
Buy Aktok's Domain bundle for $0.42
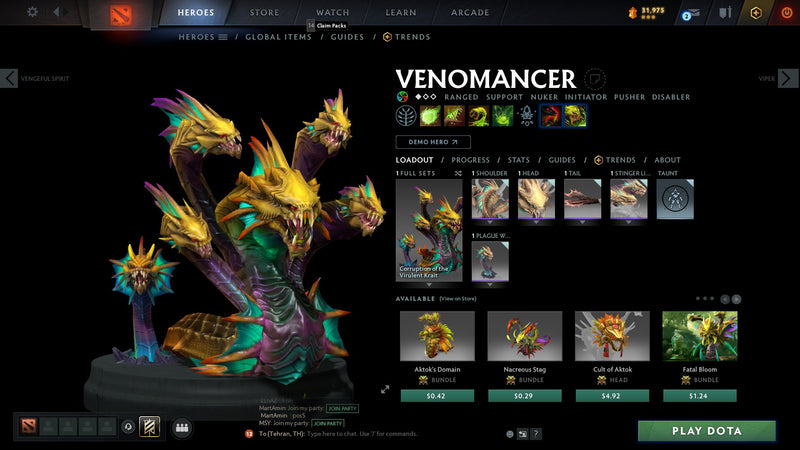tap(437, 395)
